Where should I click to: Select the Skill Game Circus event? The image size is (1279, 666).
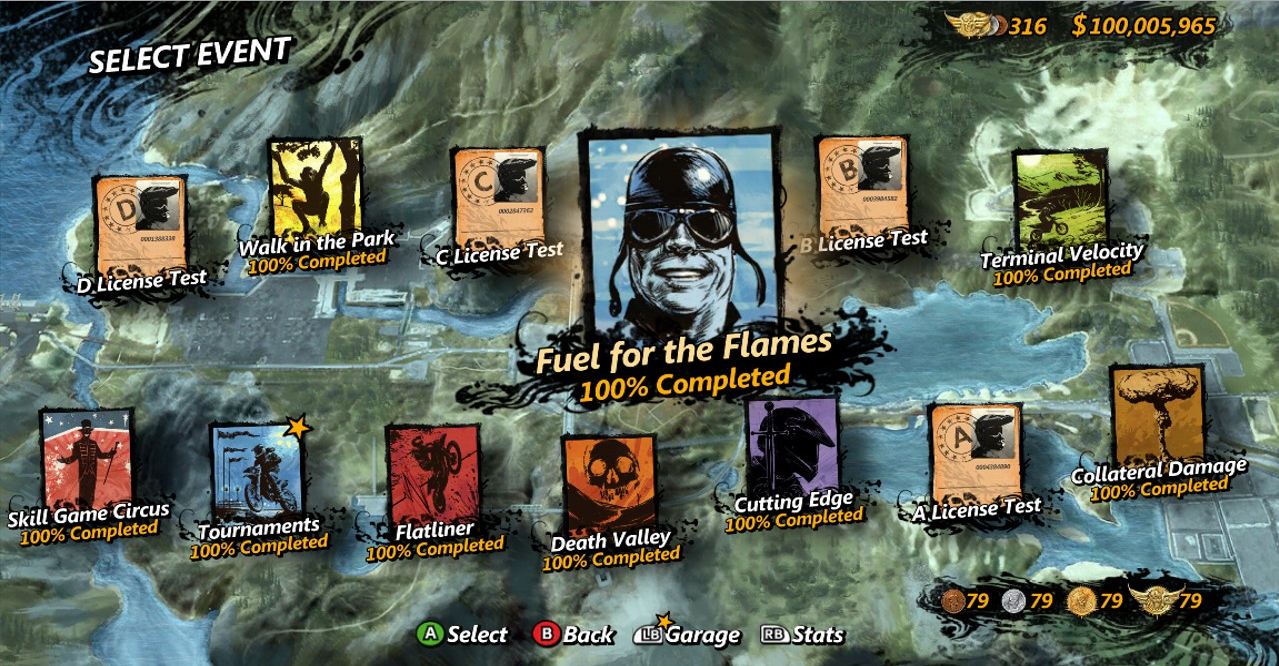87,460
